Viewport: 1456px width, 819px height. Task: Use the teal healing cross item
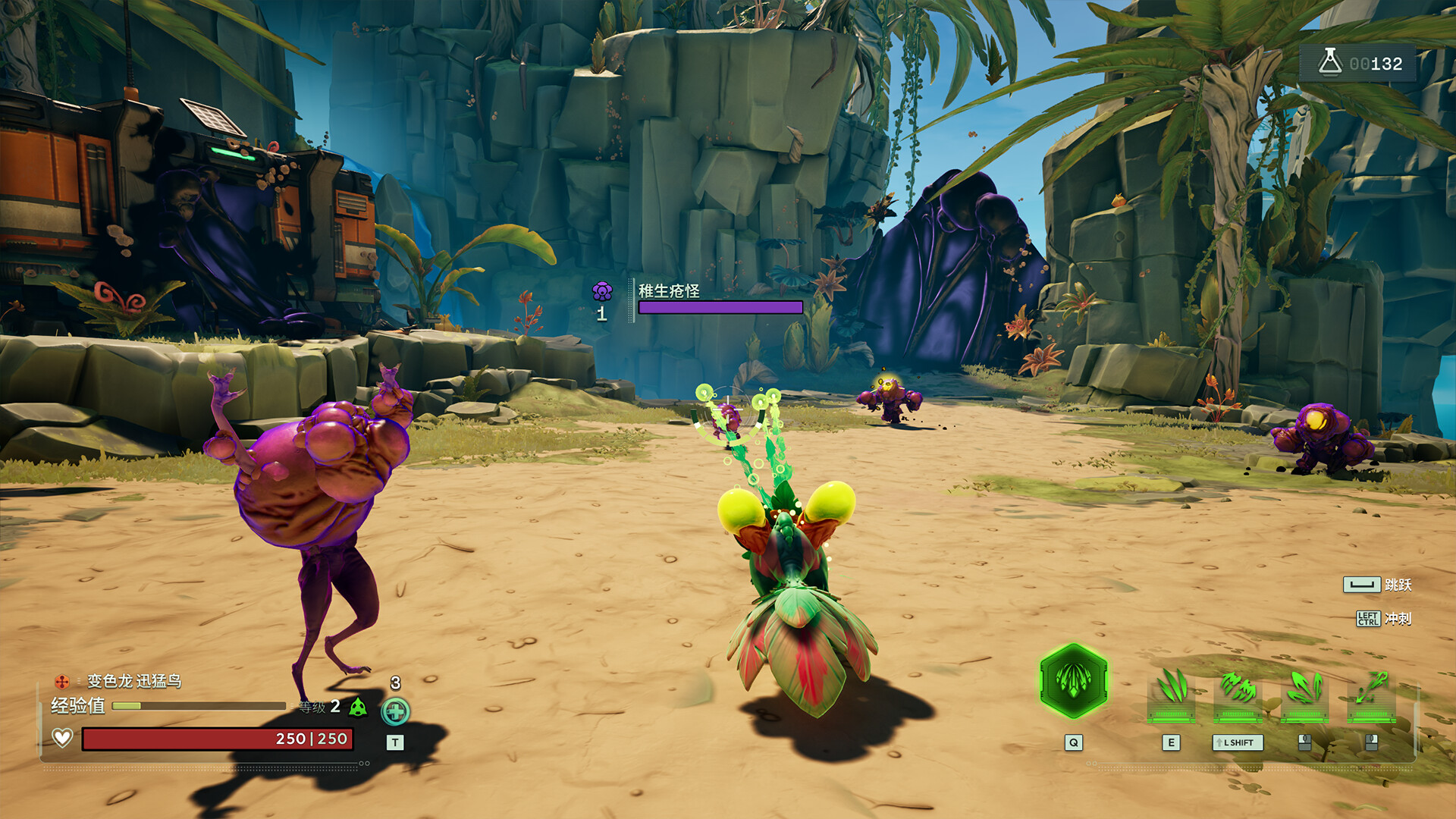[395, 711]
